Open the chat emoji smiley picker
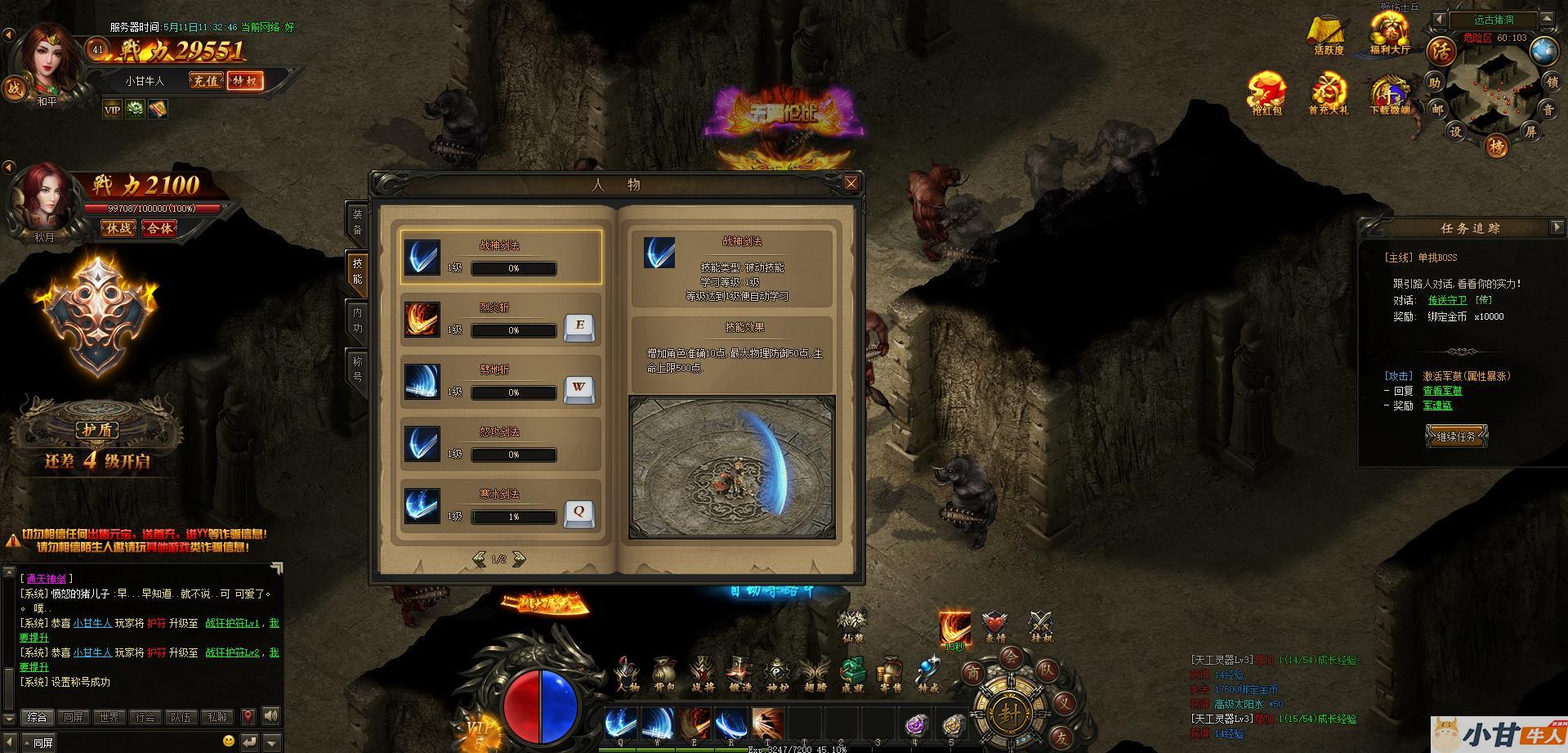 point(229,741)
